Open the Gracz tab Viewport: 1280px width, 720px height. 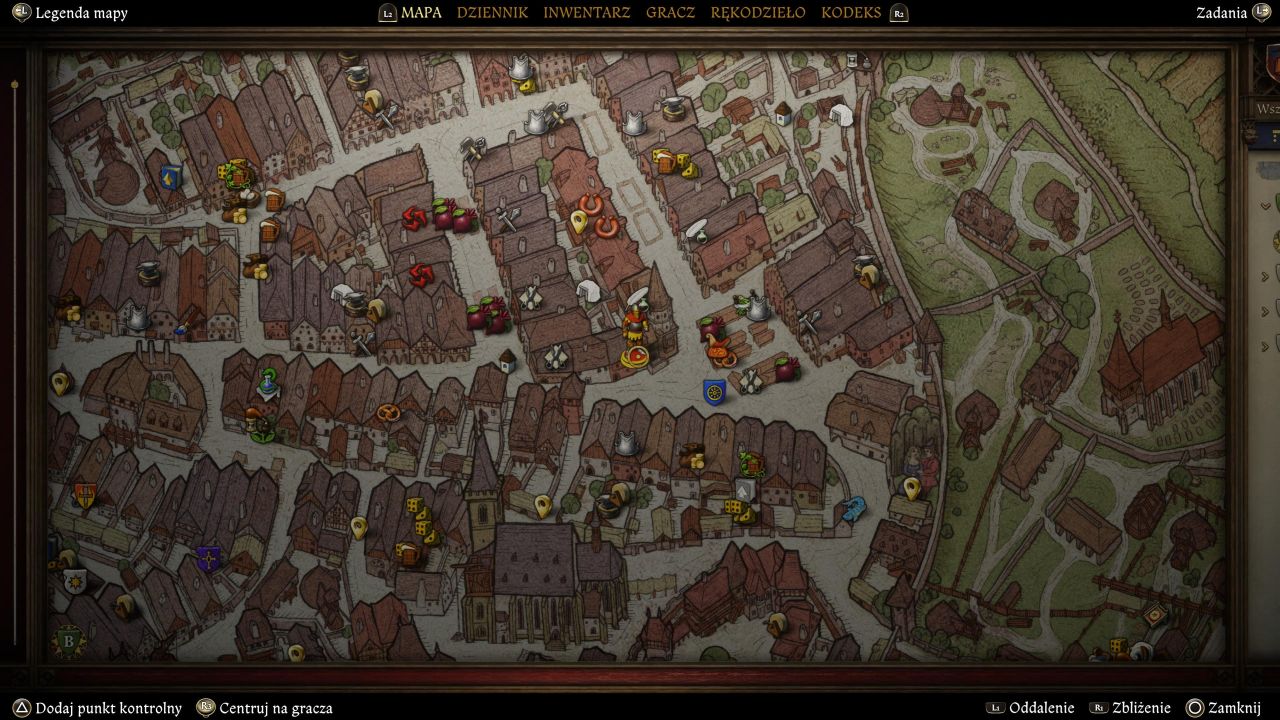click(670, 13)
